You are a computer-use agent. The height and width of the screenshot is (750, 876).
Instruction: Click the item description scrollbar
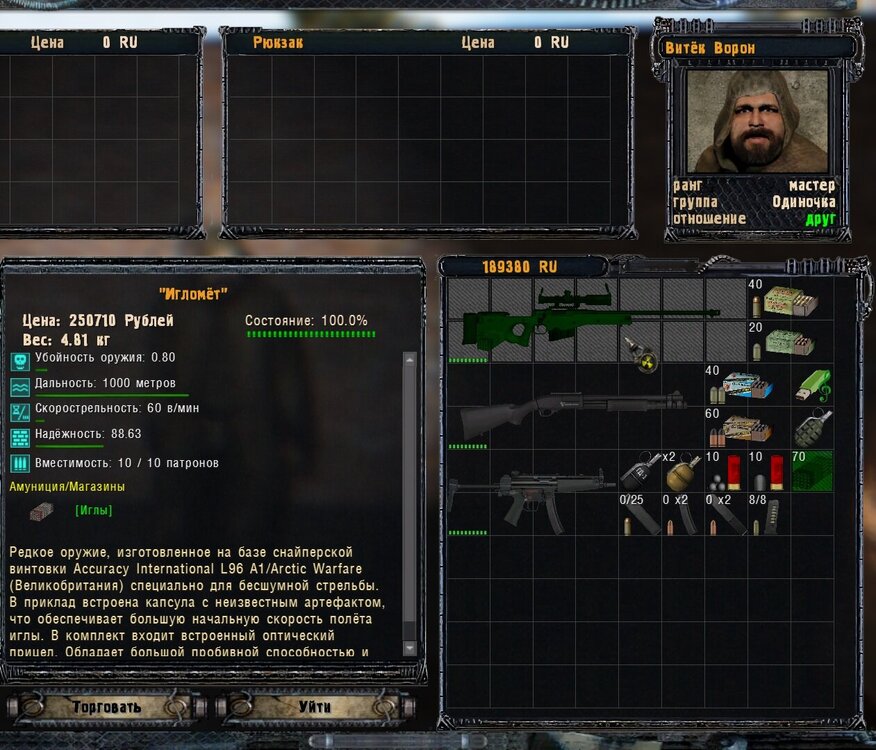point(409,500)
